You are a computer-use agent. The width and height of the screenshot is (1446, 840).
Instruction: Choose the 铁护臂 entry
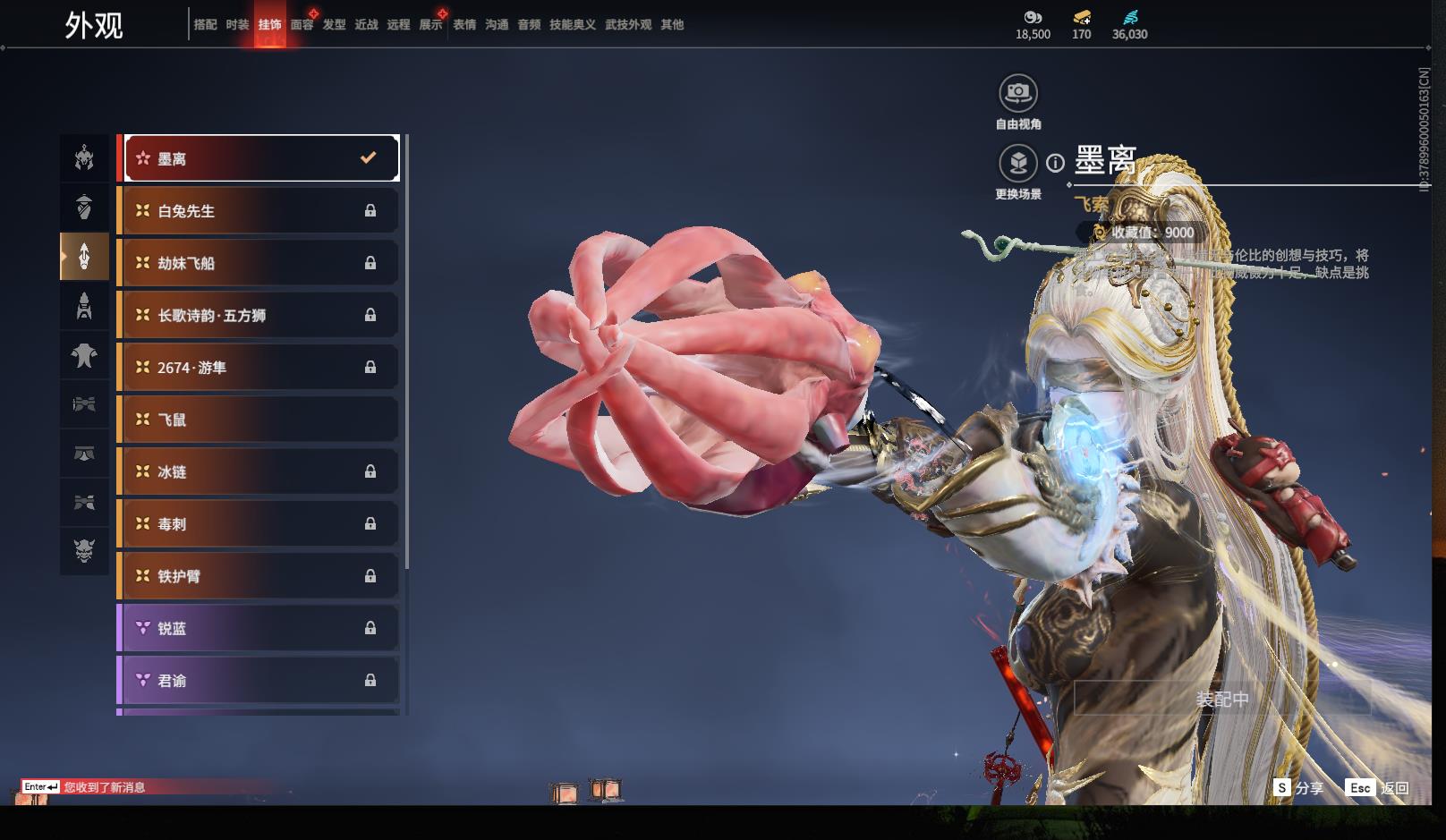[x=259, y=576]
